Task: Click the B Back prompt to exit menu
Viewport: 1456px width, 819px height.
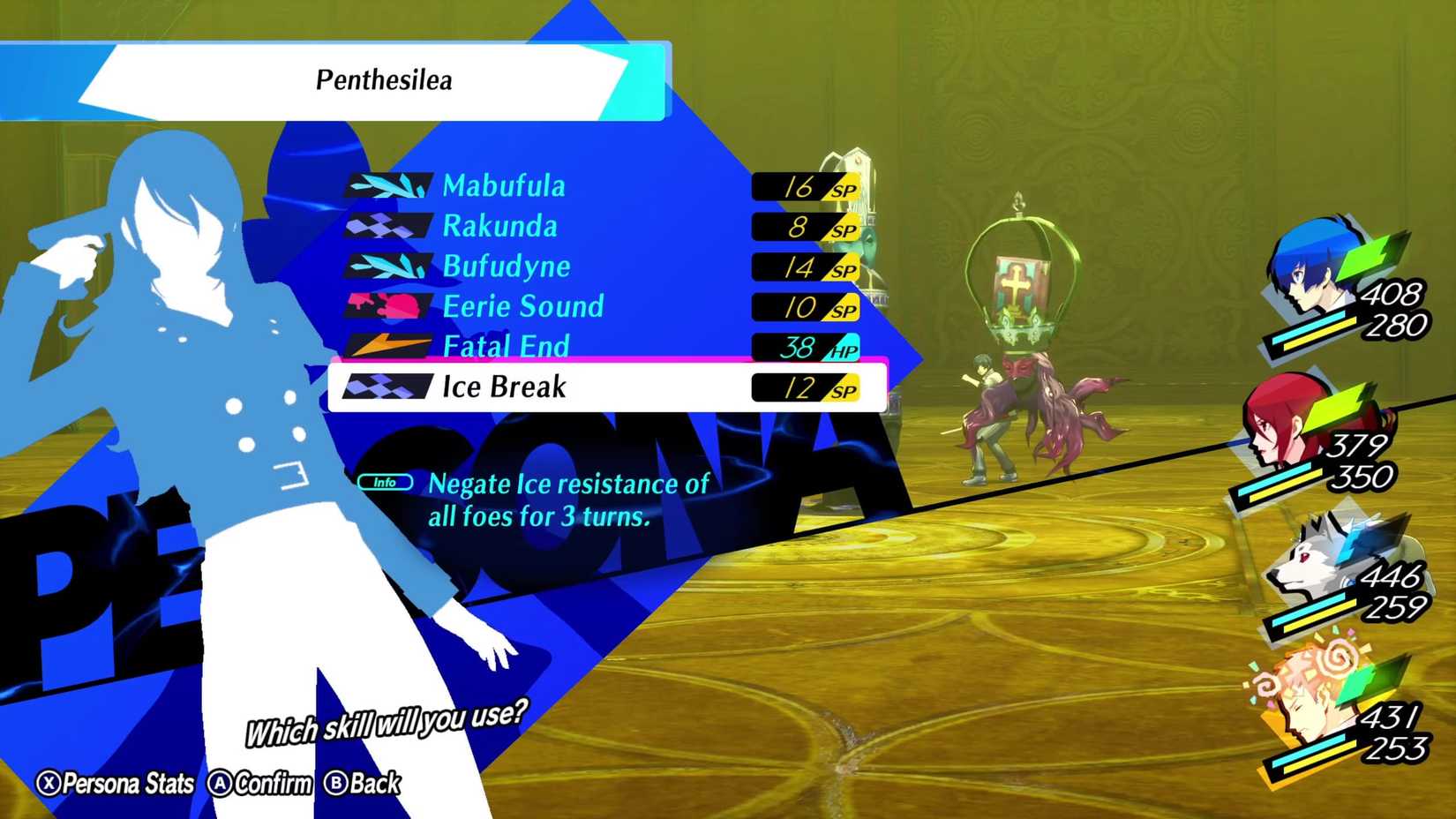Action: [x=362, y=784]
